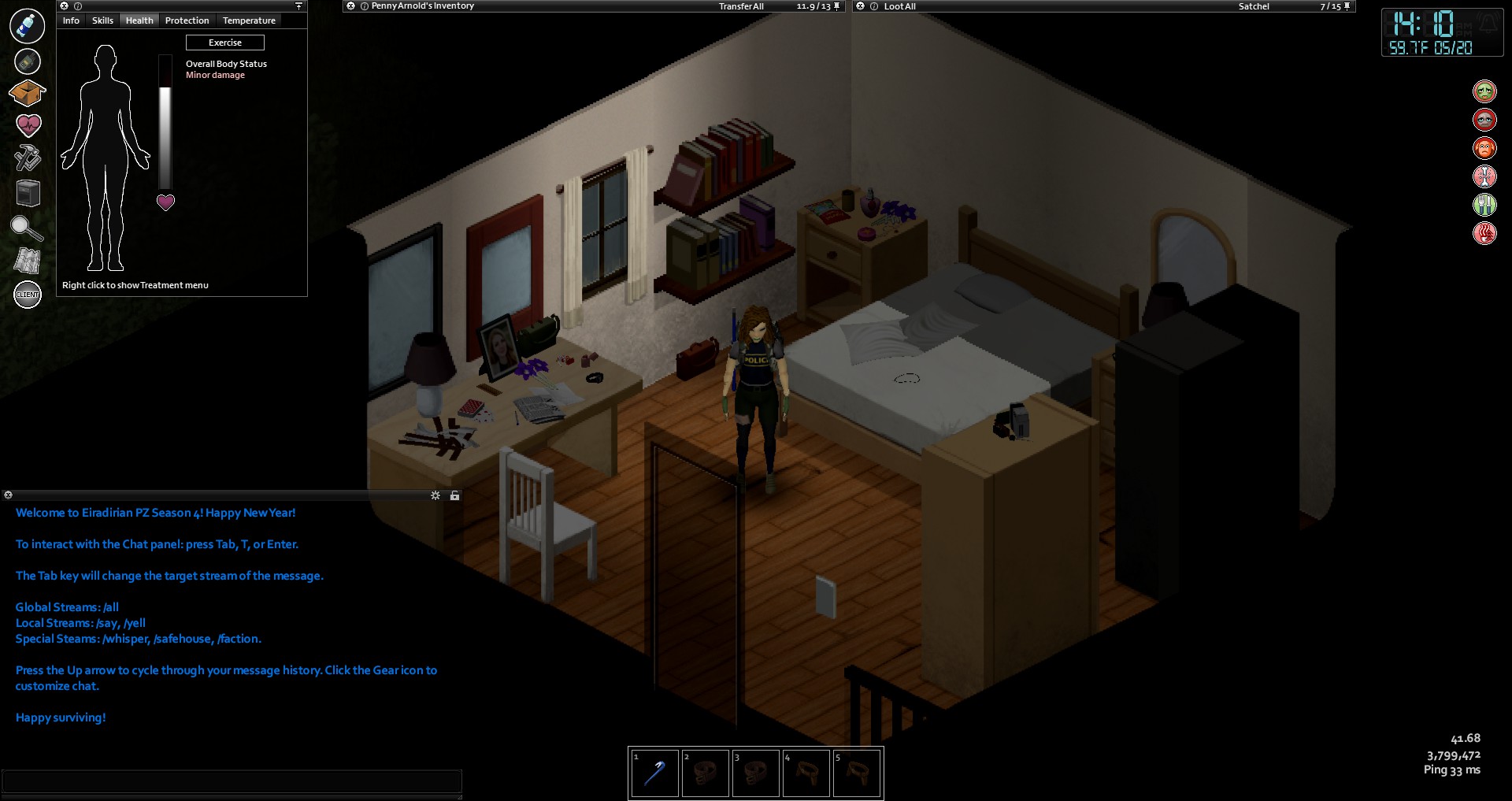The image size is (1512, 801).
Task: Activate the furniture move mode icon
Action: click(x=28, y=193)
